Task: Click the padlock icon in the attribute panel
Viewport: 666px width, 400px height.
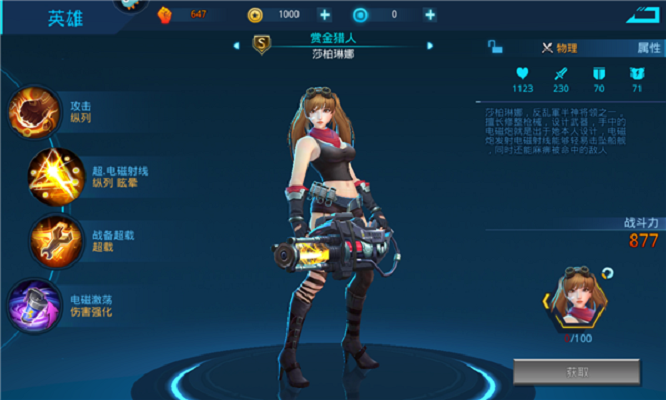Action: pos(495,46)
